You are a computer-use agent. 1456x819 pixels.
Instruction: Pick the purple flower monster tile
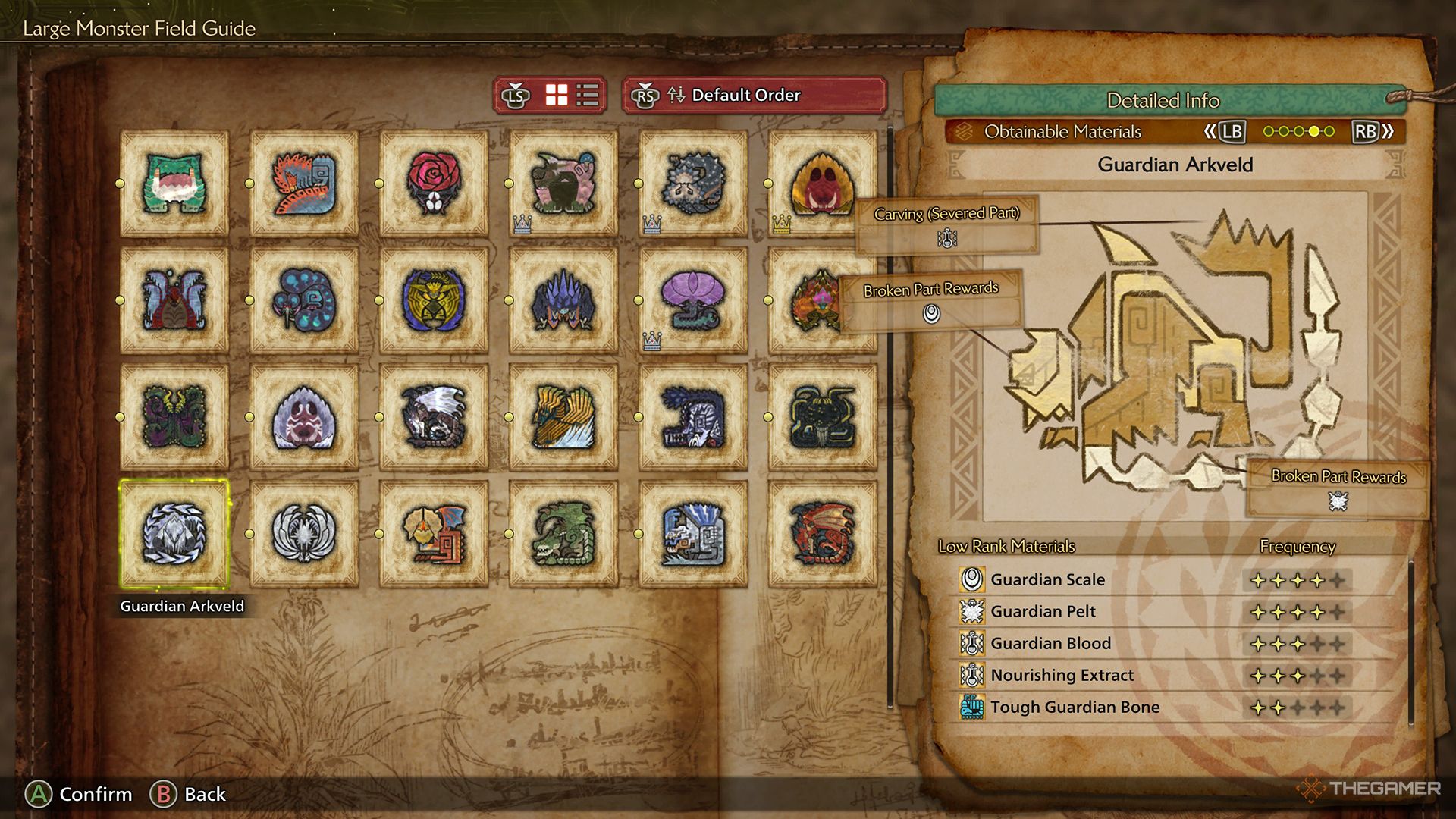pos(692,300)
